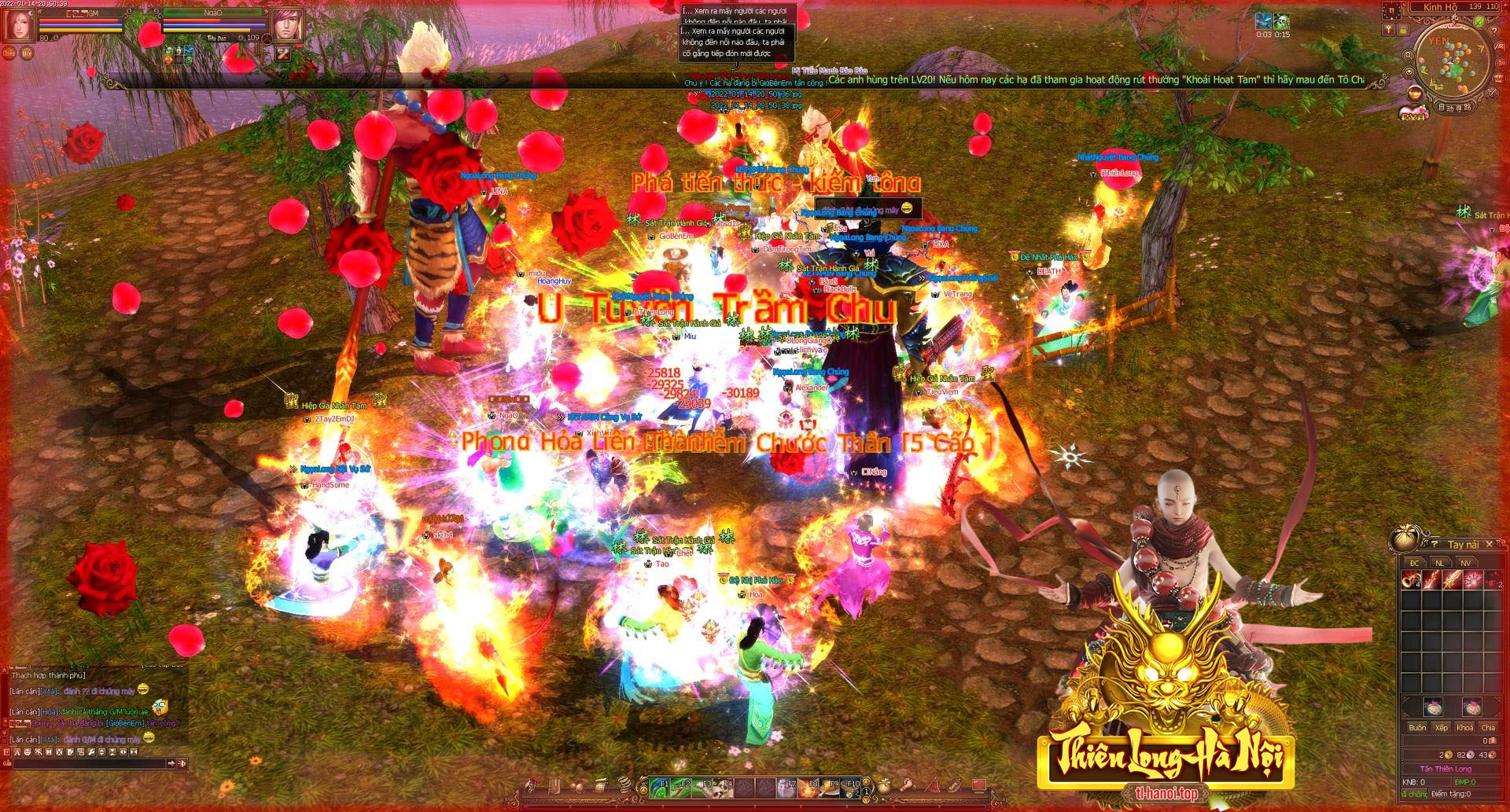Open the bag from the bottom toolbar pouch icon

click(885, 786)
